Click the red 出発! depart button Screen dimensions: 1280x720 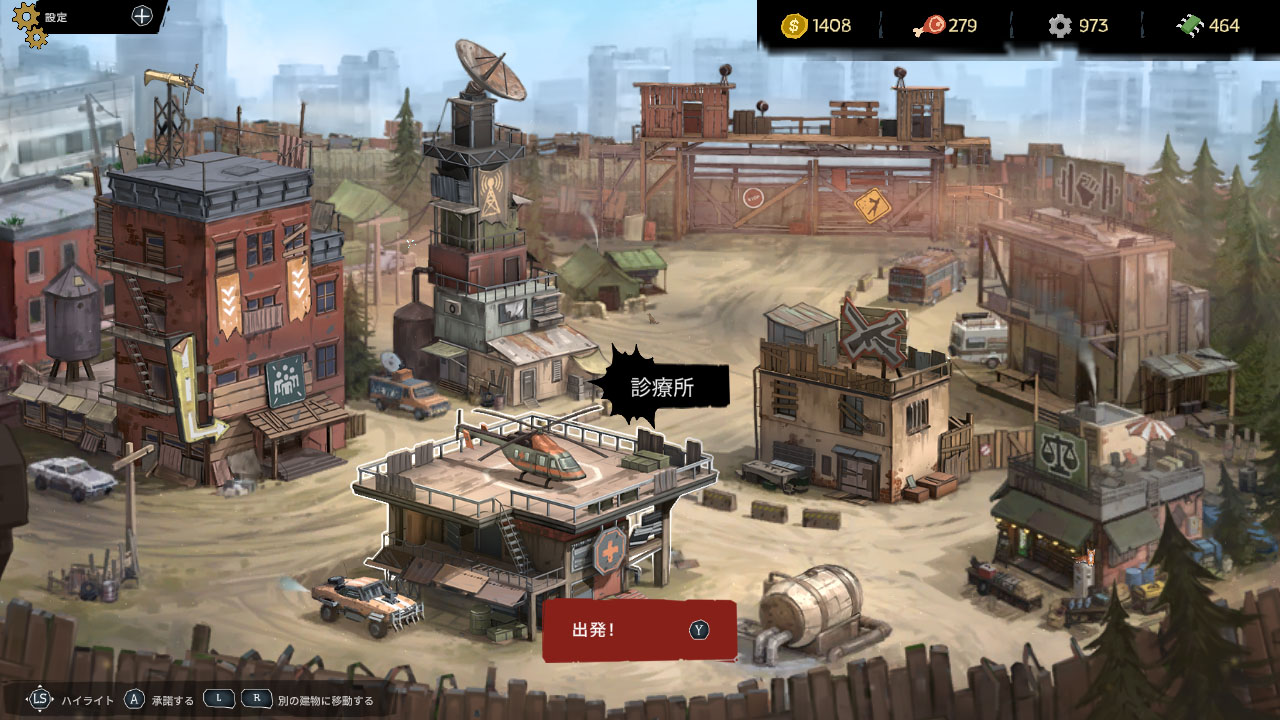(x=639, y=630)
